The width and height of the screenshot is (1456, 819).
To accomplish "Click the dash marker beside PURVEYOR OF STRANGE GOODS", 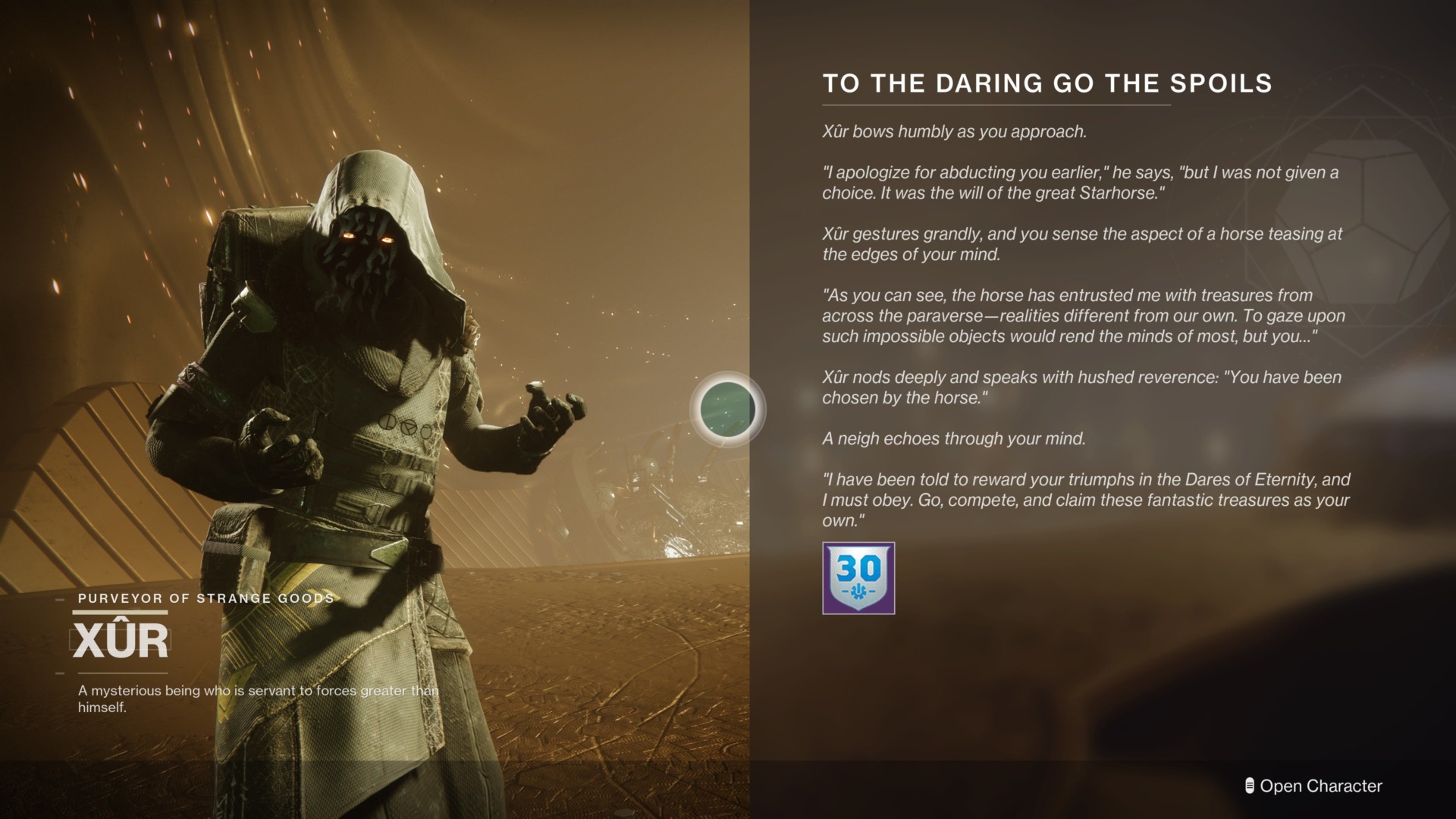I will 59,598.
